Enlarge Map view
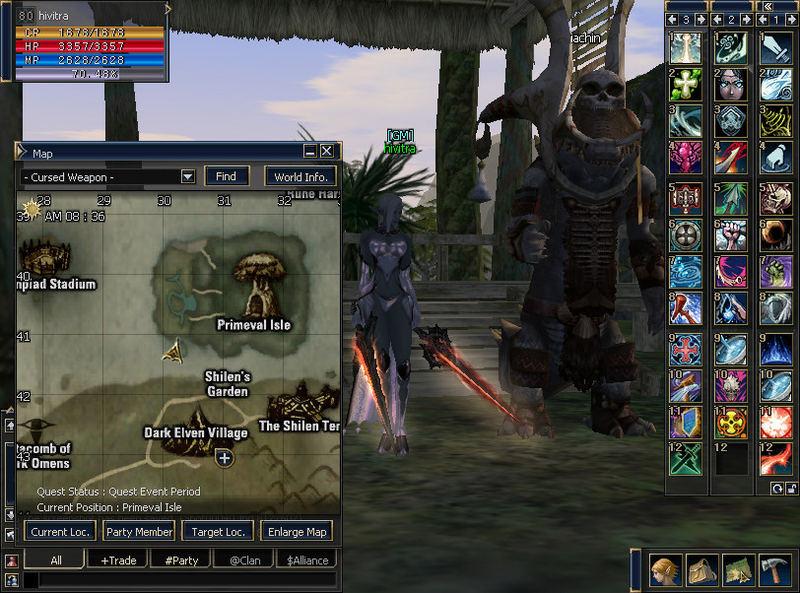The image size is (800, 593). [x=296, y=532]
